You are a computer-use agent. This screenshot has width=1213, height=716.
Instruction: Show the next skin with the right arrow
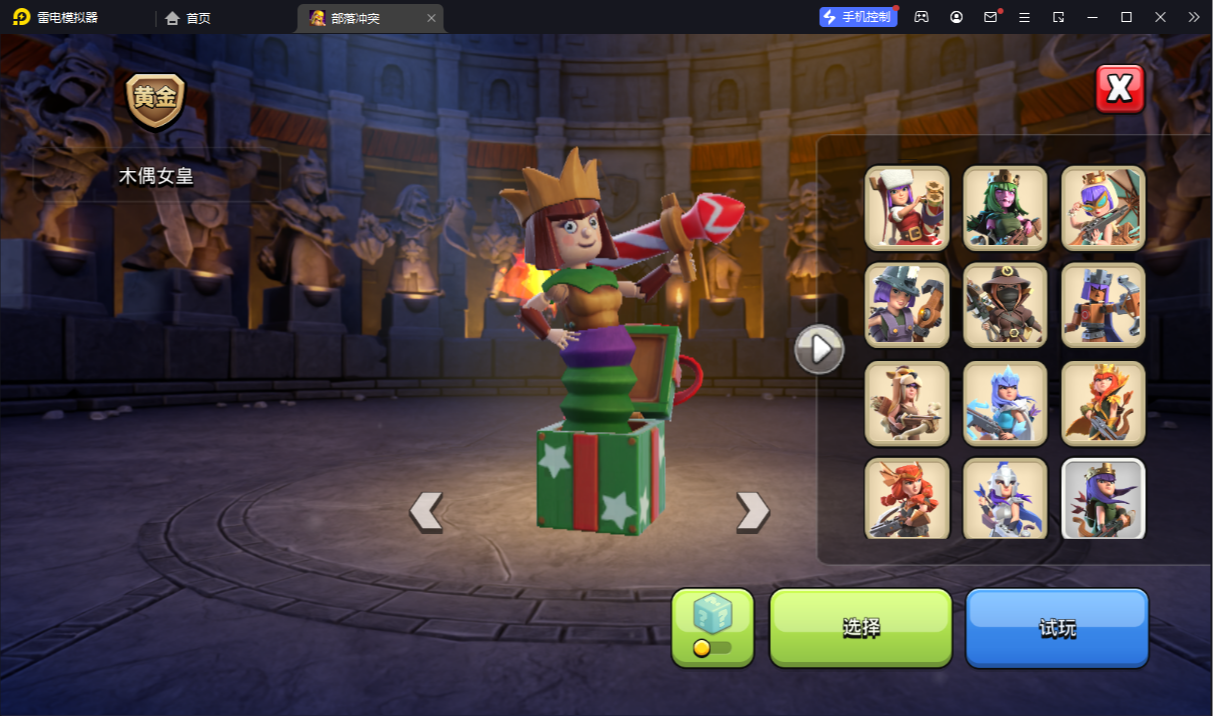[752, 511]
